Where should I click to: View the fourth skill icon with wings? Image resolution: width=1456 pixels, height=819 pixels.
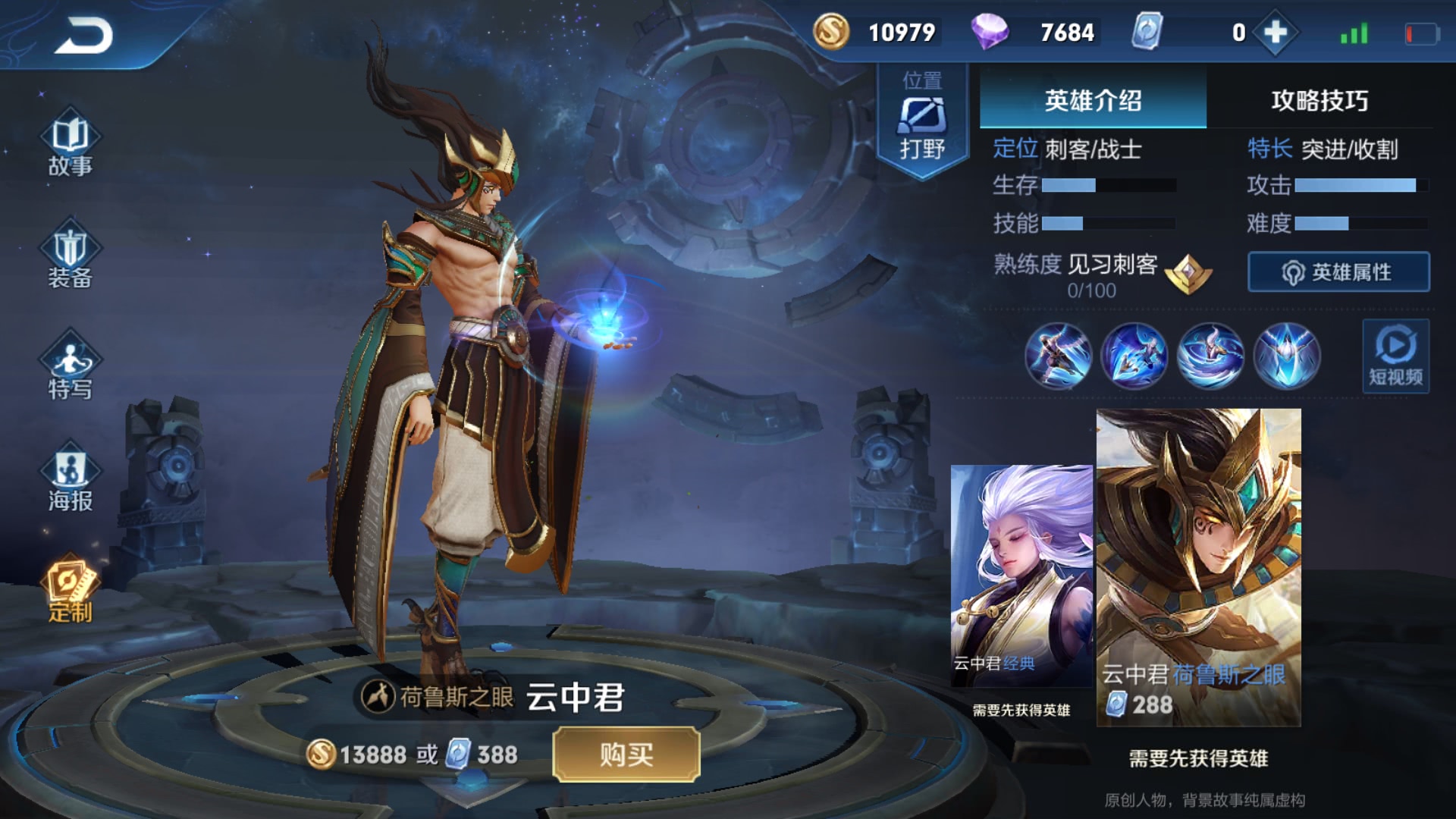click(1286, 356)
